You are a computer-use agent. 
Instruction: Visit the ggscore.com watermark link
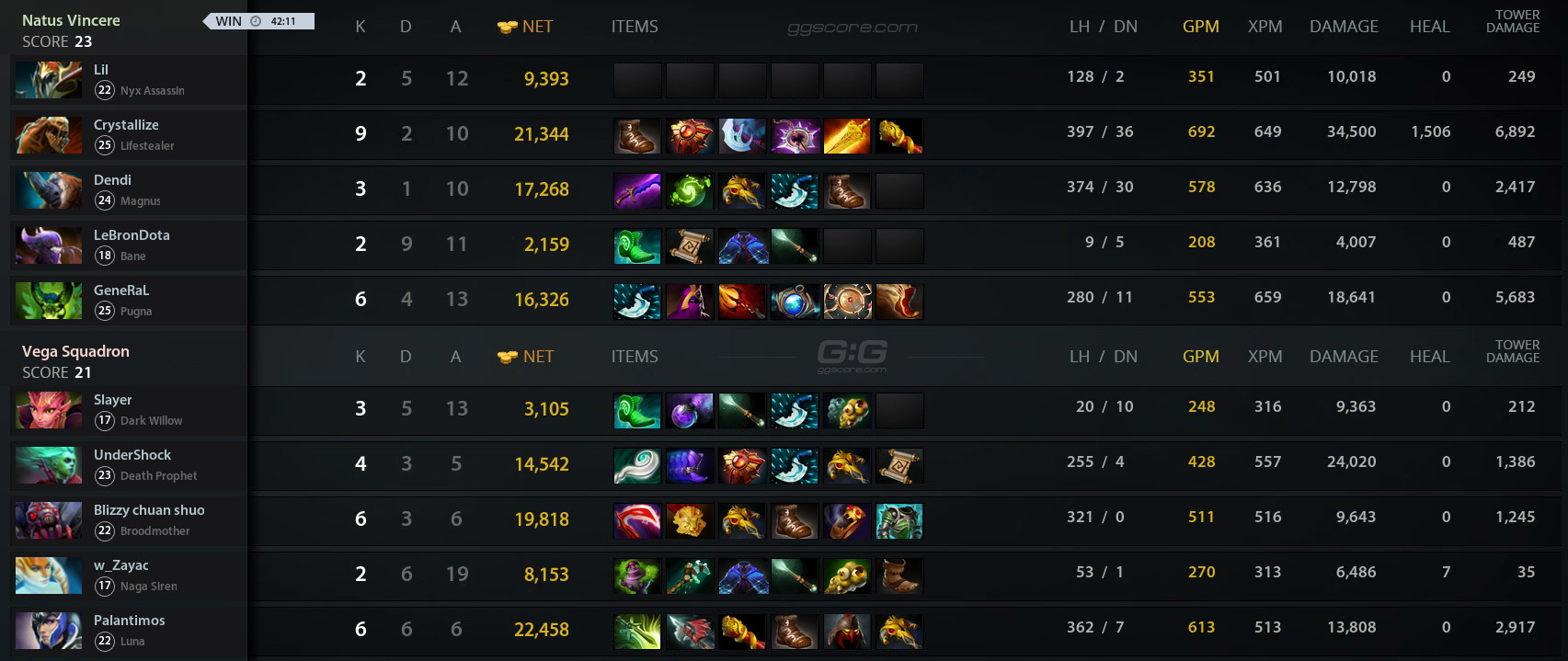coord(853,28)
